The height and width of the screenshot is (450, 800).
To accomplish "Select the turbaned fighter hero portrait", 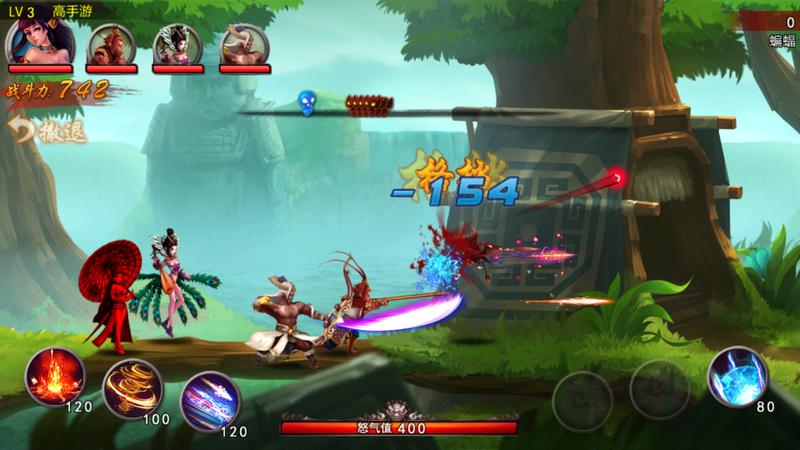I will [x=241, y=41].
